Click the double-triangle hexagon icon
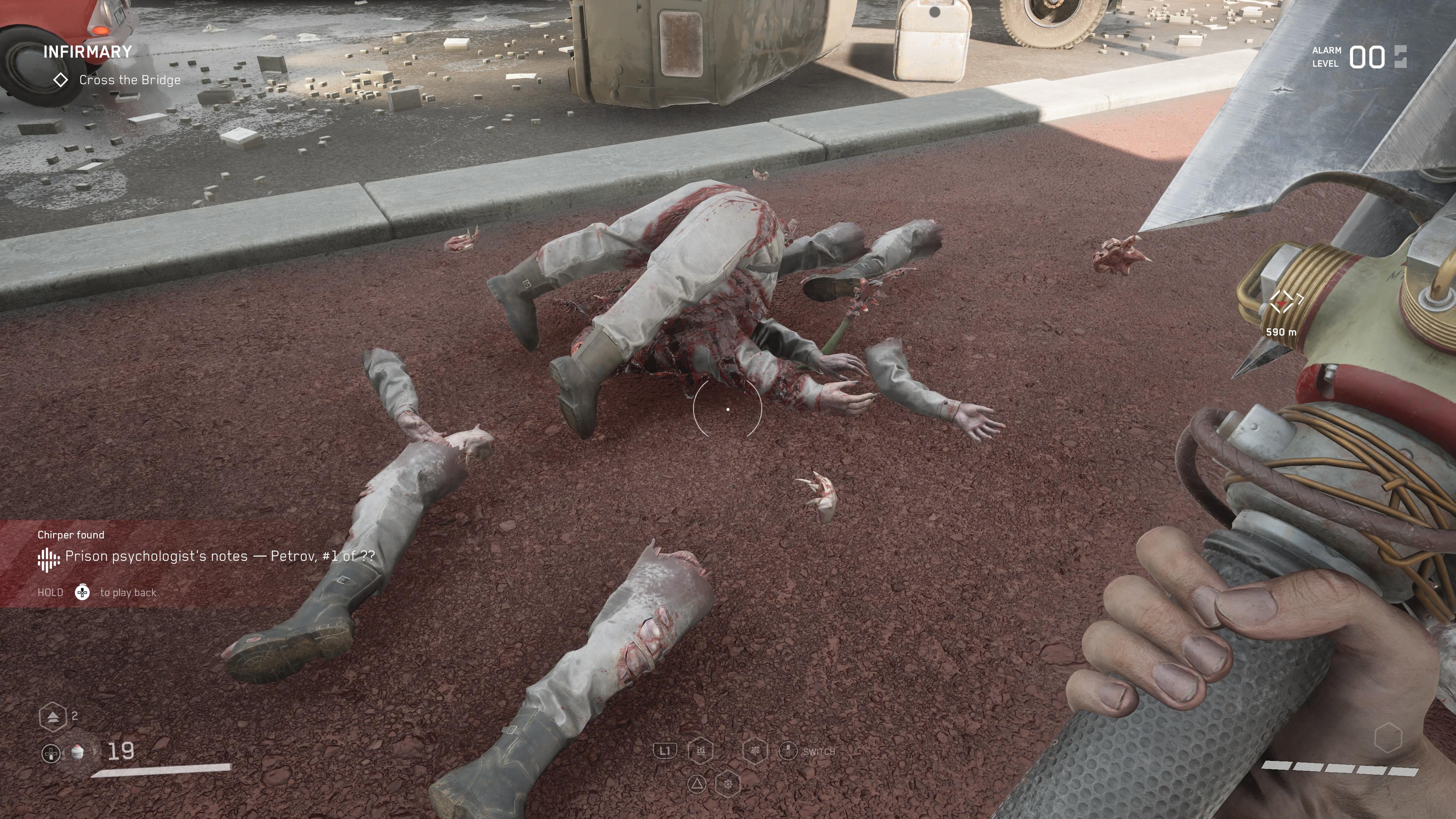The image size is (1456, 819). click(x=53, y=717)
